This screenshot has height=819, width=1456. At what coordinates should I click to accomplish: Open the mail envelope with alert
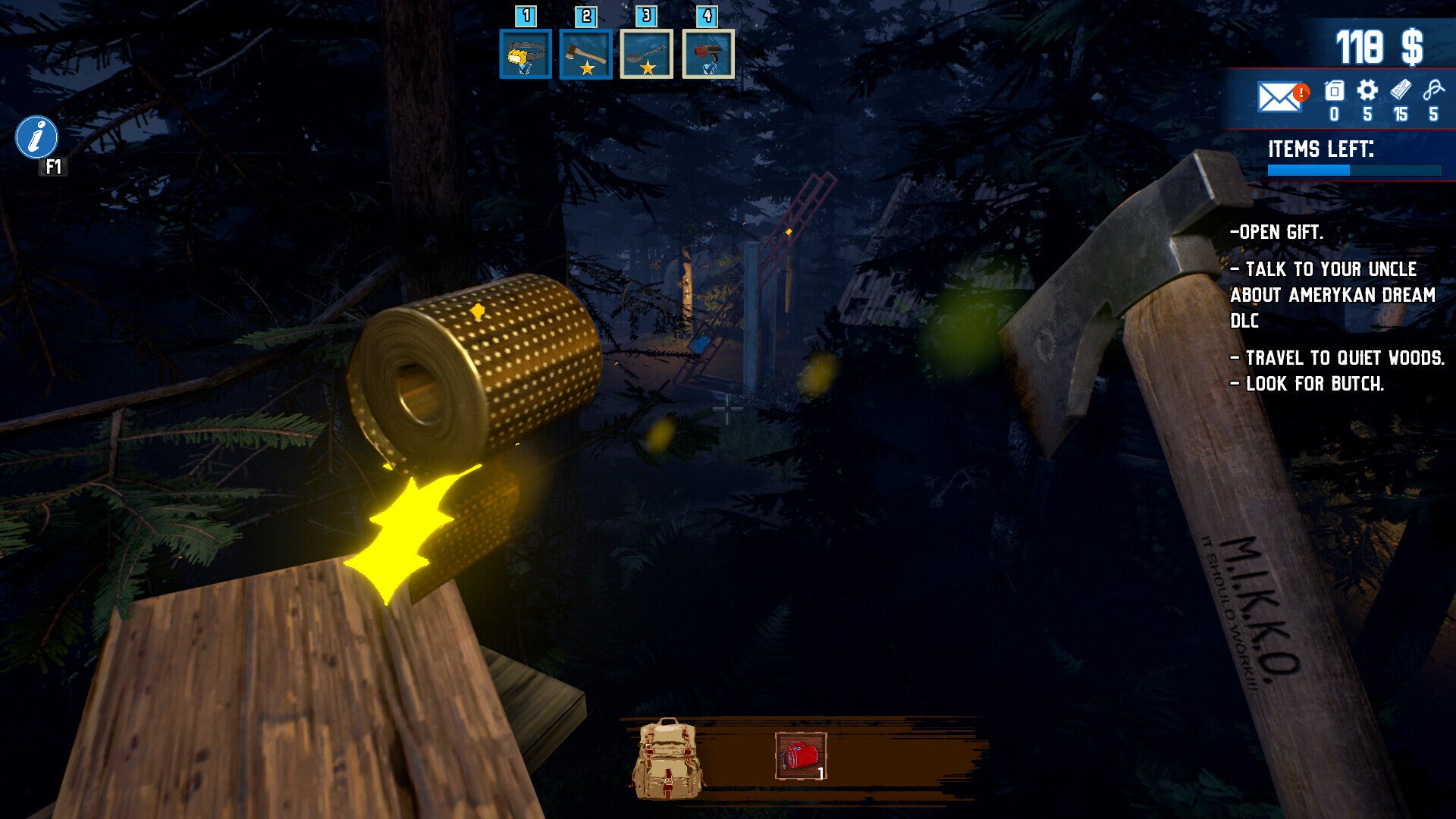point(1281,96)
